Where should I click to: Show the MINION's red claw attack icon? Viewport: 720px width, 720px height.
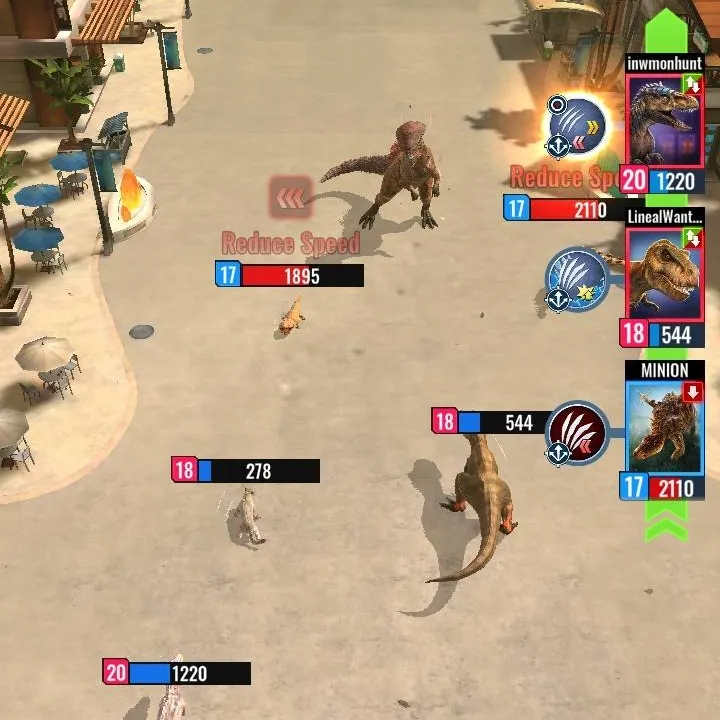pos(578,433)
